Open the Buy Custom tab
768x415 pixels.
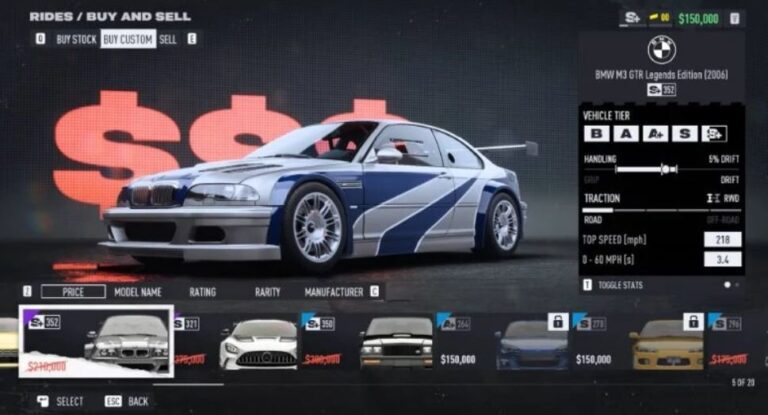[127, 39]
